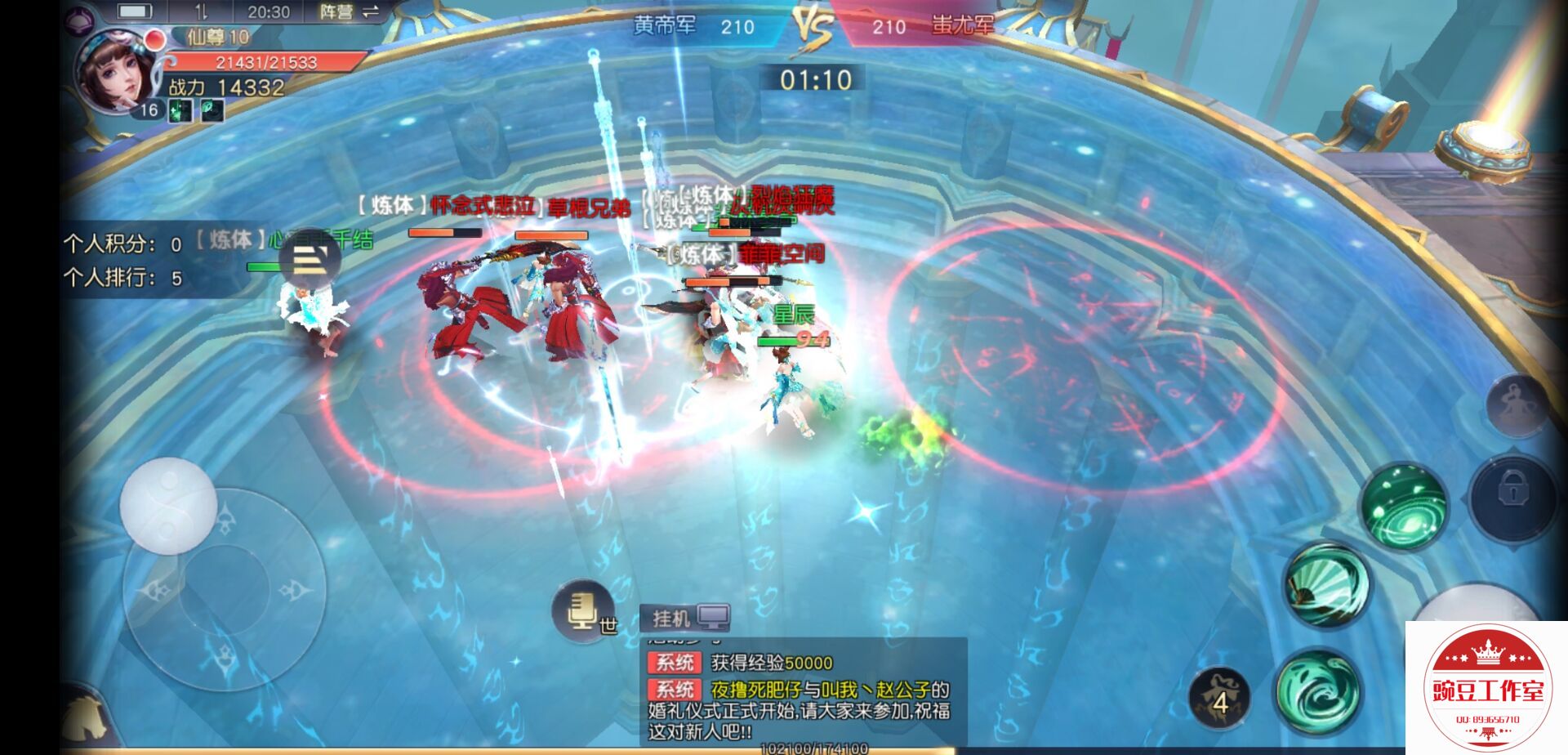Viewport: 1568px width, 755px height.
Task: Expand the list panel toggle beside score
Action: [x=310, y=261]
